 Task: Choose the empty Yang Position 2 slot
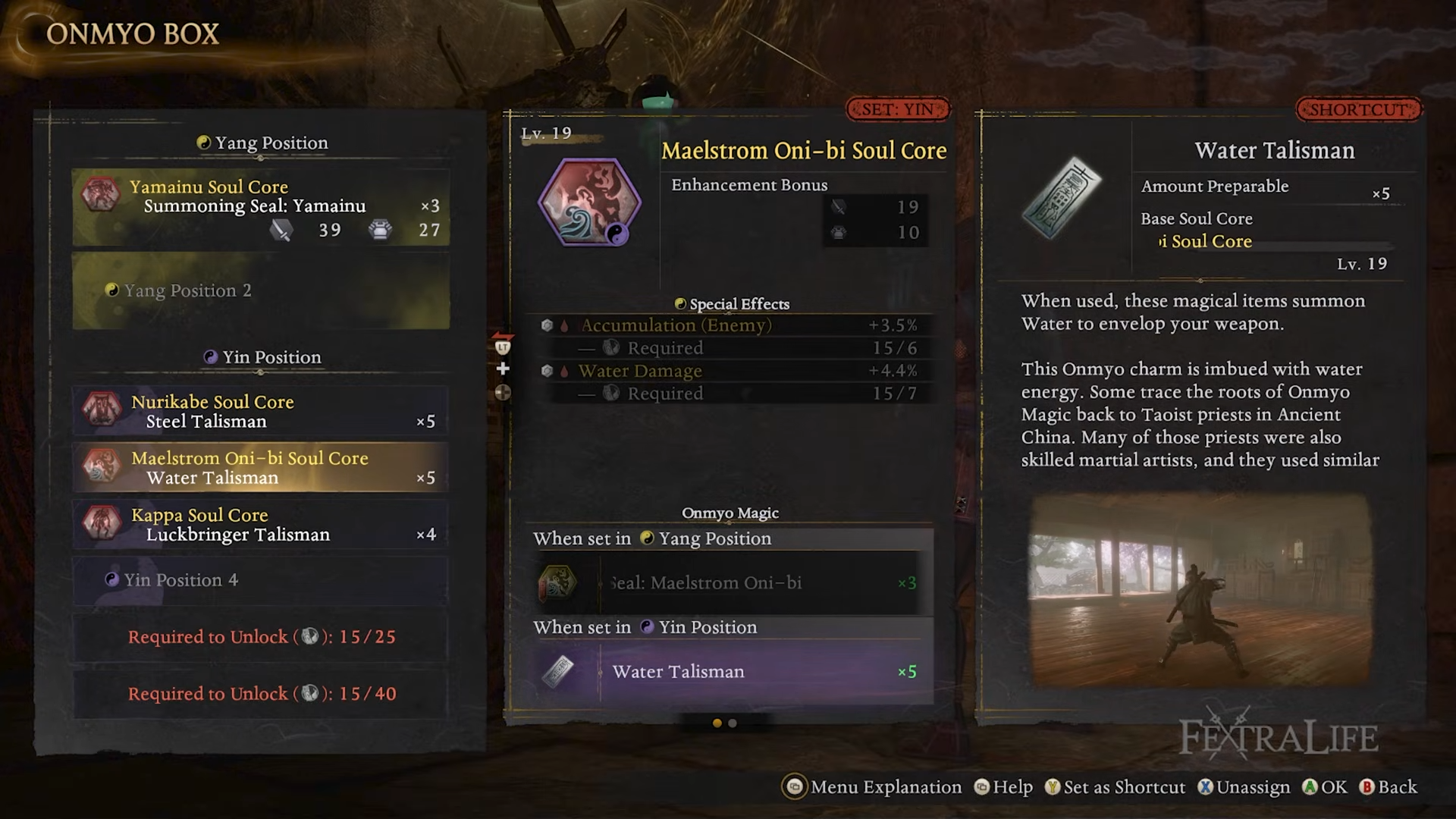tap(260, 290)
